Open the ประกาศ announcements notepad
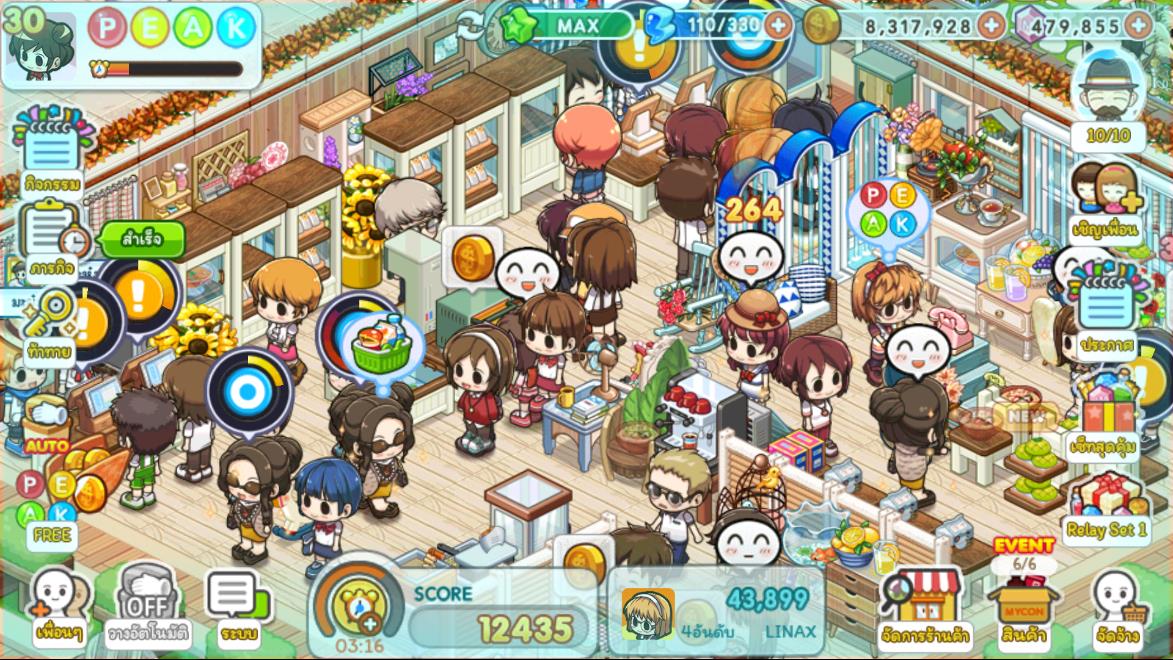The image size is (1173, 660). point(1106,312)
